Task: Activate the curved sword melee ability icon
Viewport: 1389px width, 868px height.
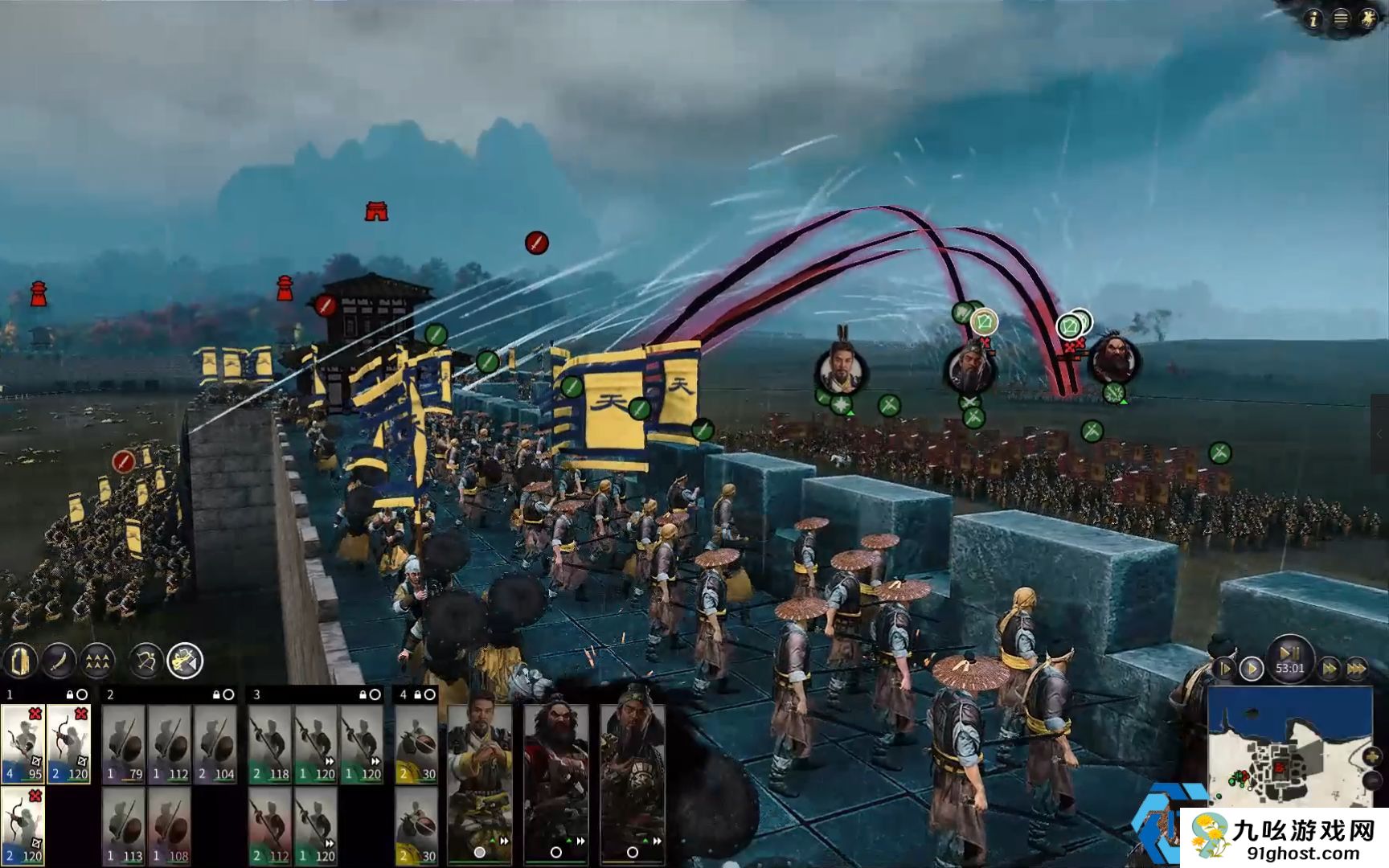Action: 59,661
